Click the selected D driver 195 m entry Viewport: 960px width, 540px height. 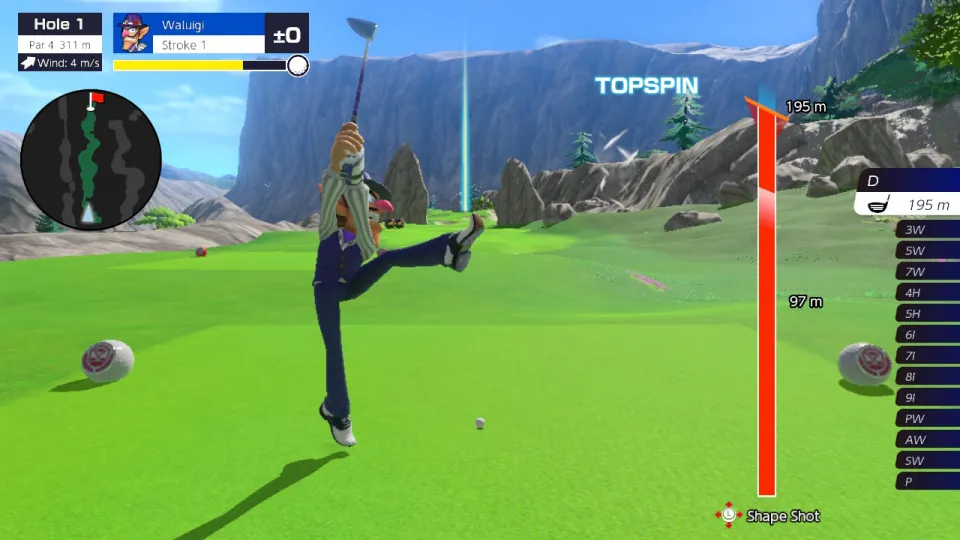910,204
